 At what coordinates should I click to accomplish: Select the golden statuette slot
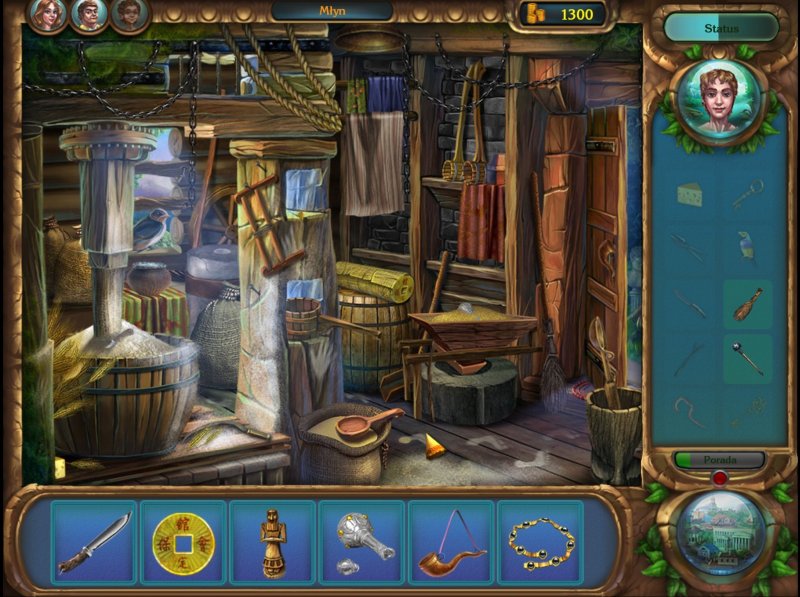272,543
